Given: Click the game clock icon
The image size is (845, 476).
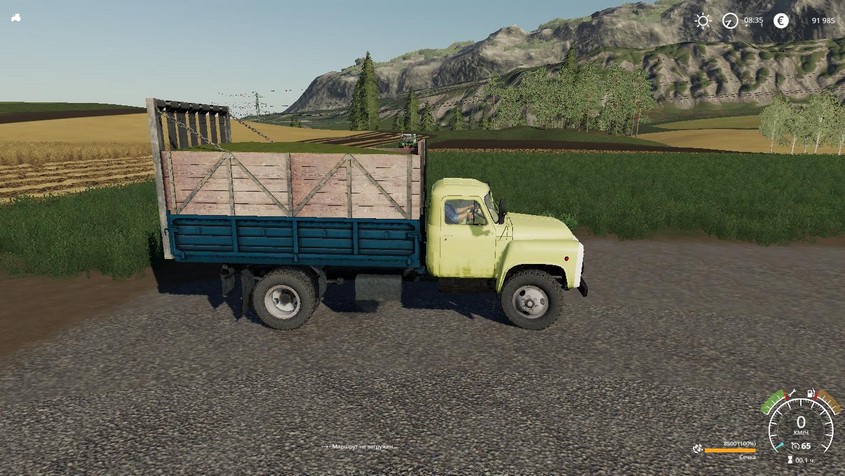Looking at the screenshot, I should (730, 21).
